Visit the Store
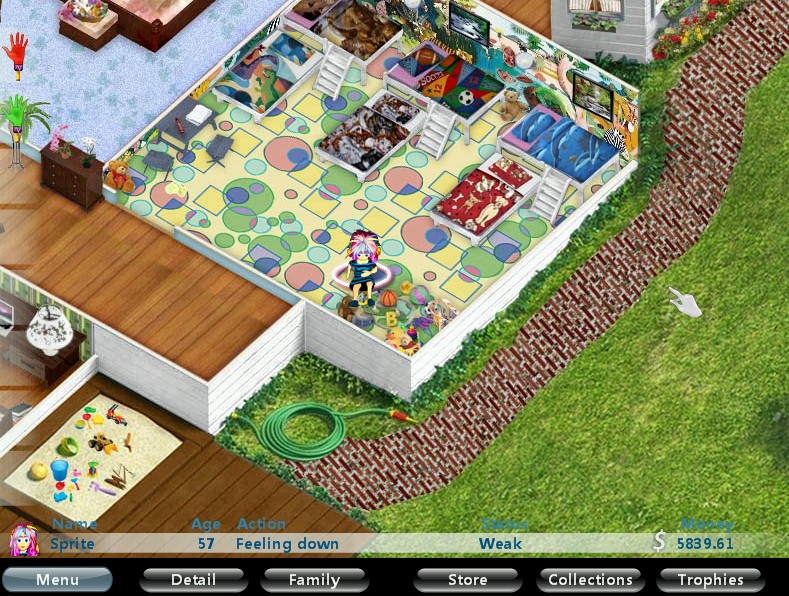 pos(467,580)
